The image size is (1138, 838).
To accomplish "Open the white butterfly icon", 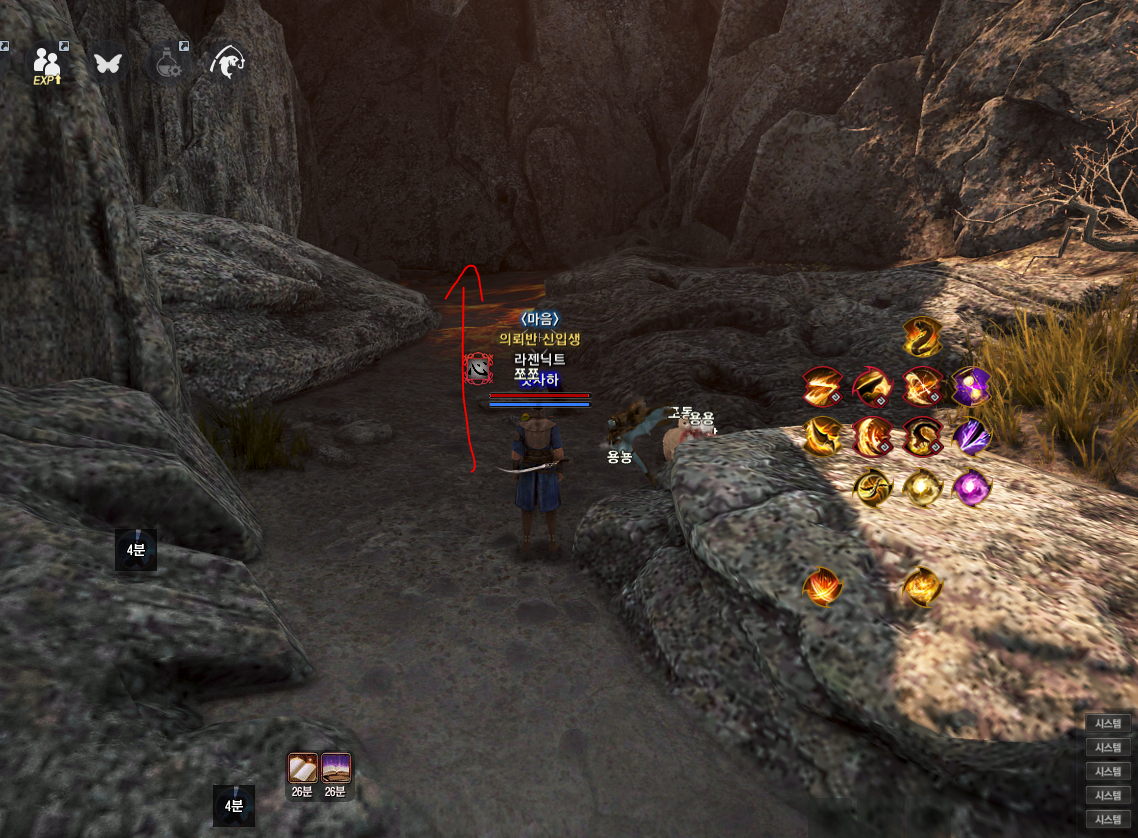I will pyautogui.click(x=106, y=63).
